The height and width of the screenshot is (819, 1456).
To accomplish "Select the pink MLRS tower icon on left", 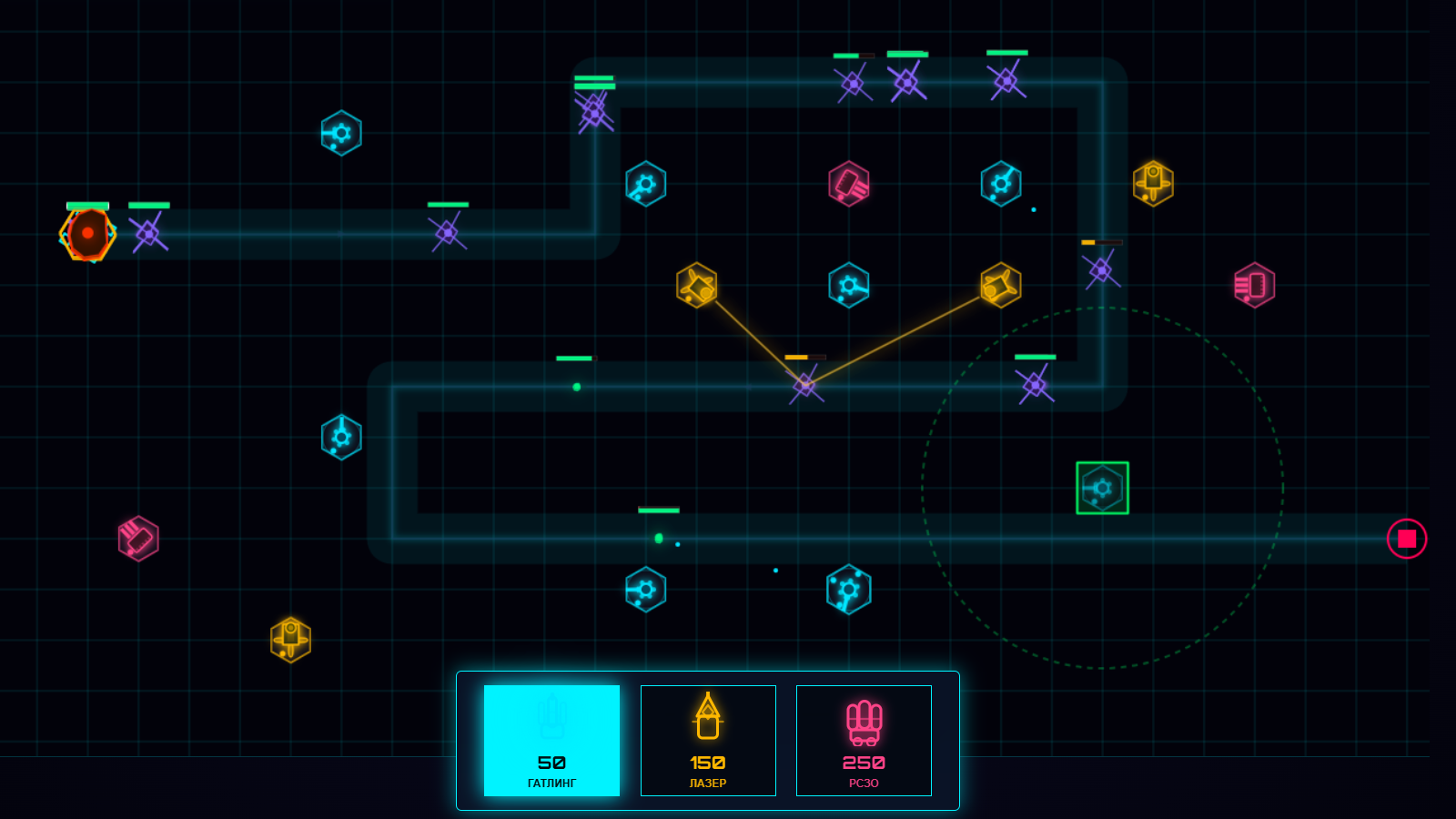I will coord(138,539).
